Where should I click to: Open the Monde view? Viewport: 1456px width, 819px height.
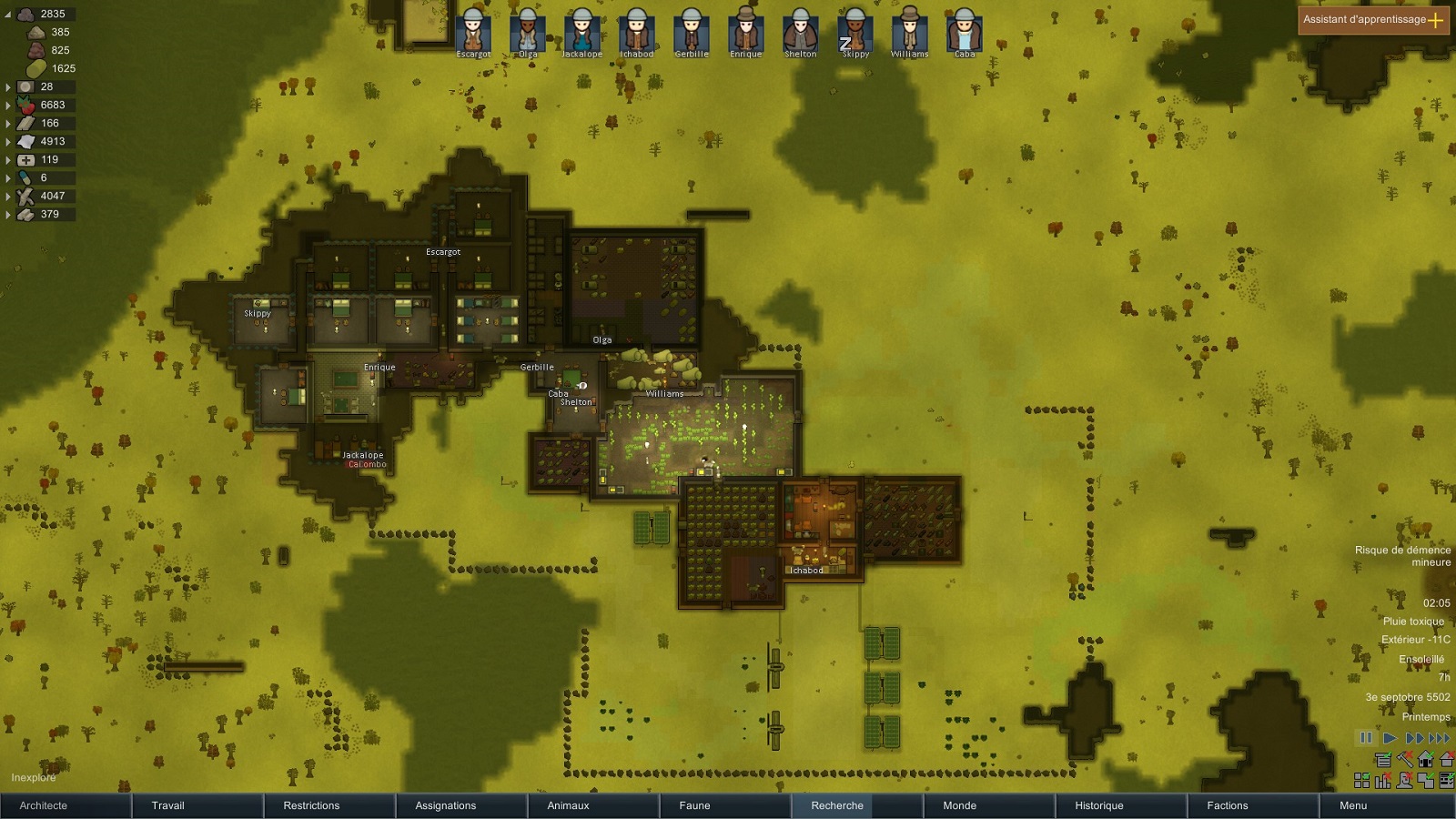pyautogui.click(x=989, y=805)
